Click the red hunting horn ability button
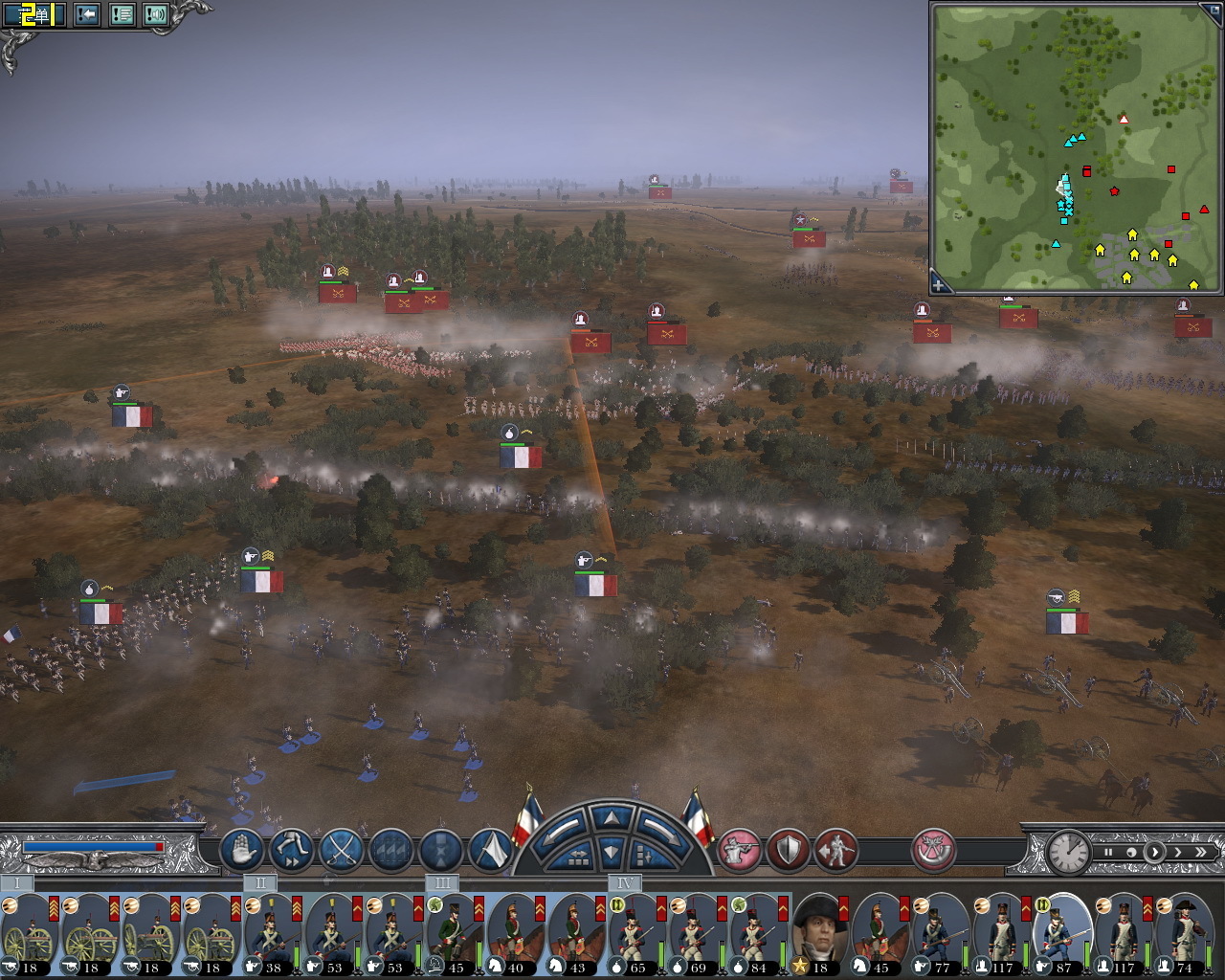Screen dimensions: 1225x980 click(x=933, y=850)
